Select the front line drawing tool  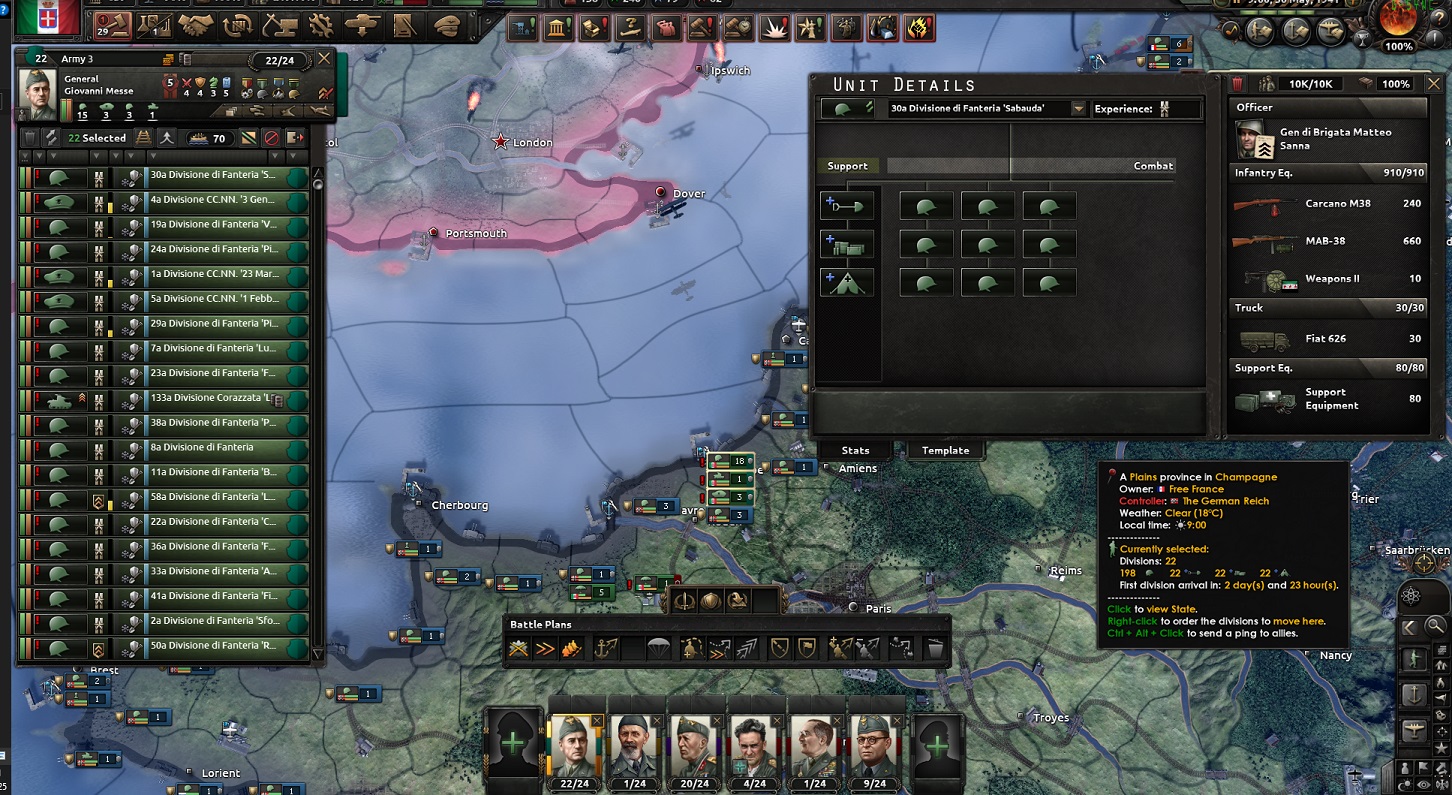[519, 649]
